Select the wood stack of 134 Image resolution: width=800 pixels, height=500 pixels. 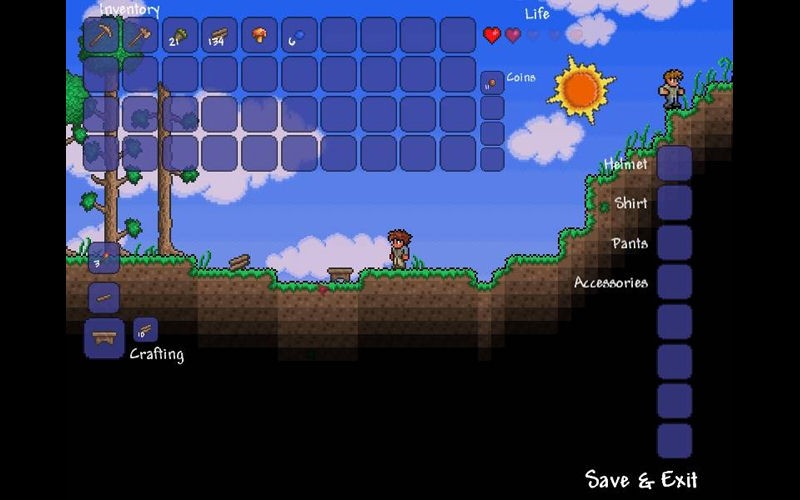pos(219,36)
